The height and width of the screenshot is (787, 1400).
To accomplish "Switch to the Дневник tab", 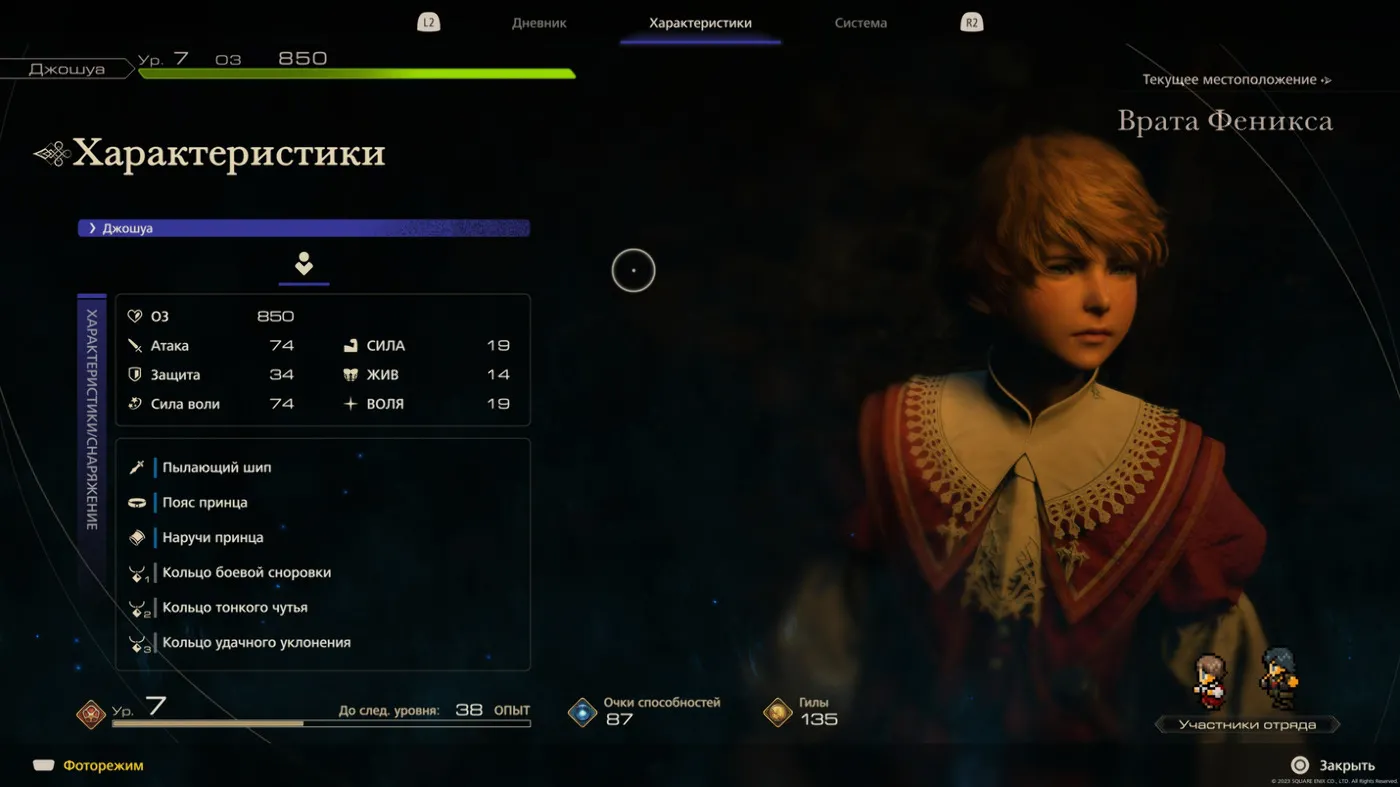I will click(539, 23).
